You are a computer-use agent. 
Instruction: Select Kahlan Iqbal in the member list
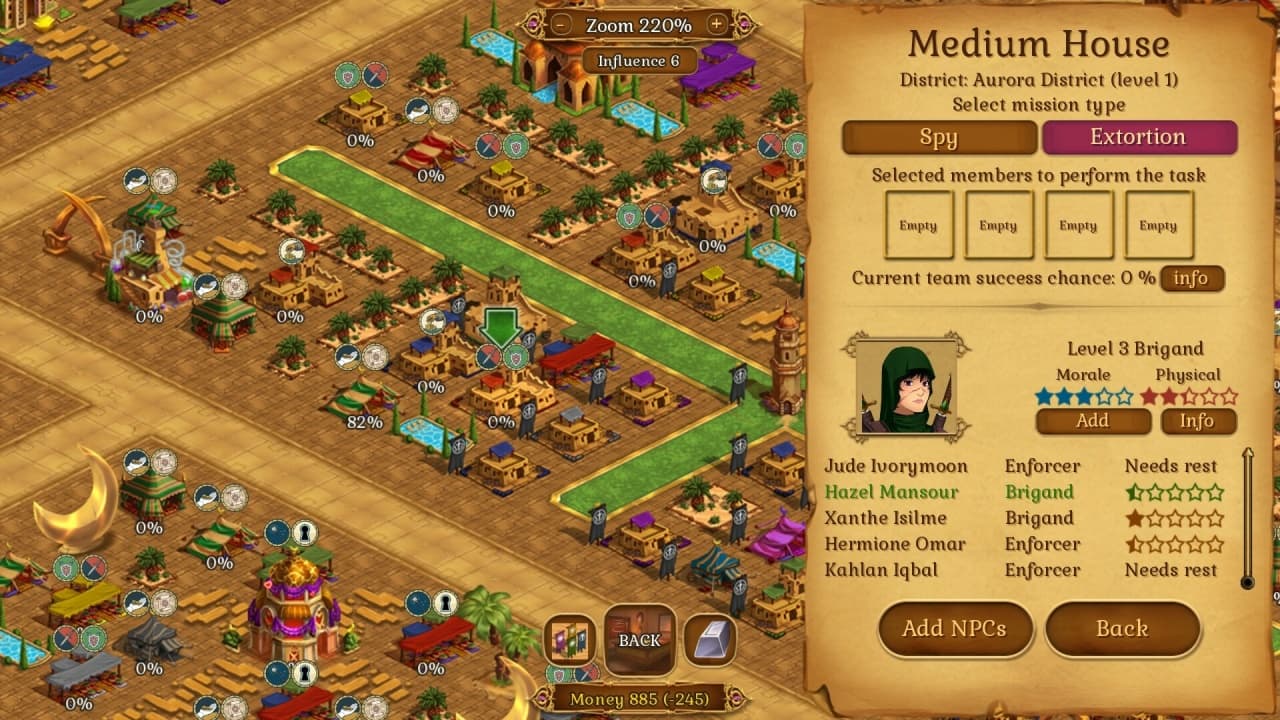(x=881, y=570)
